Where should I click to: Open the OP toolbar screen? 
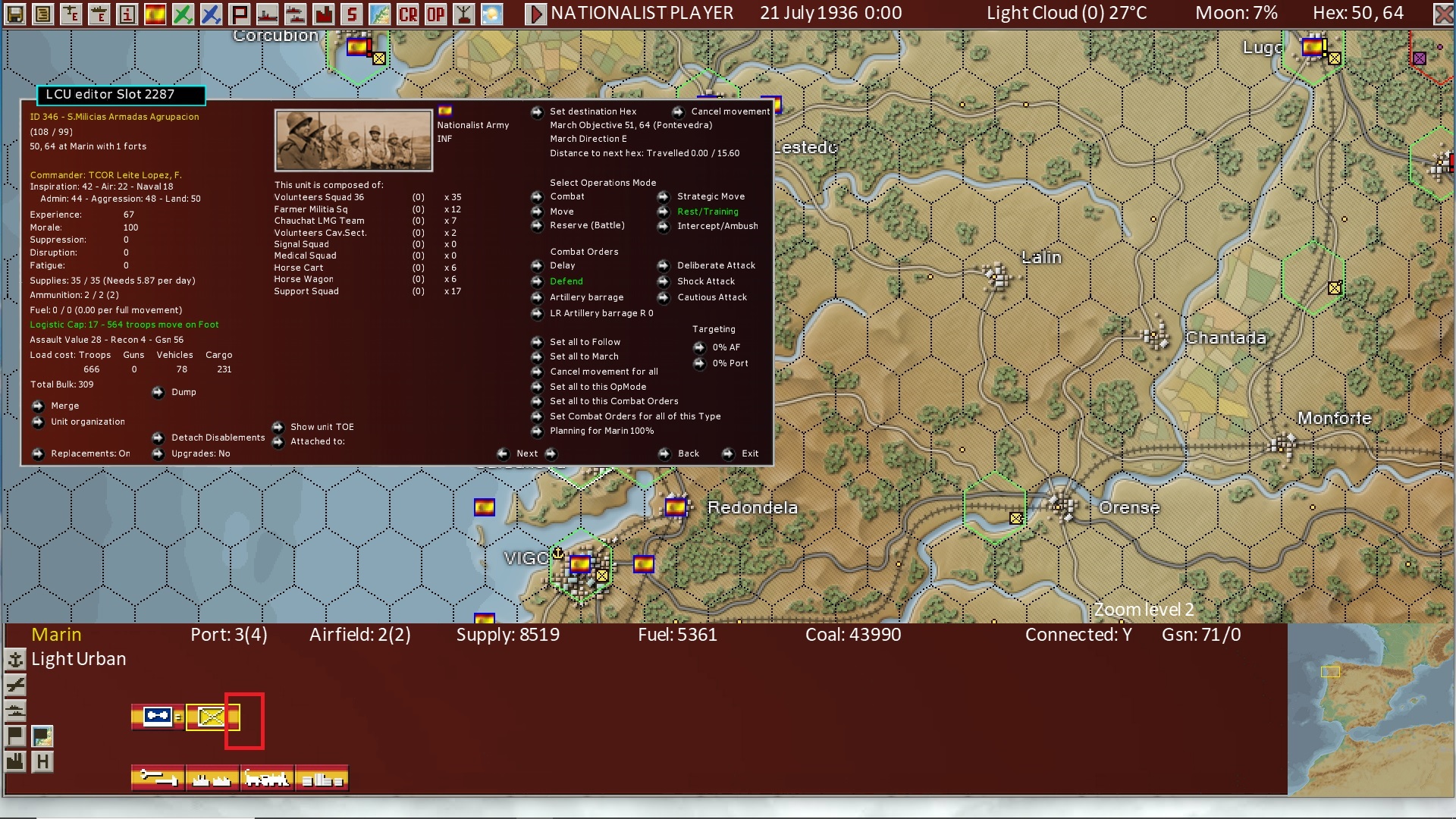tap(436, 13)
